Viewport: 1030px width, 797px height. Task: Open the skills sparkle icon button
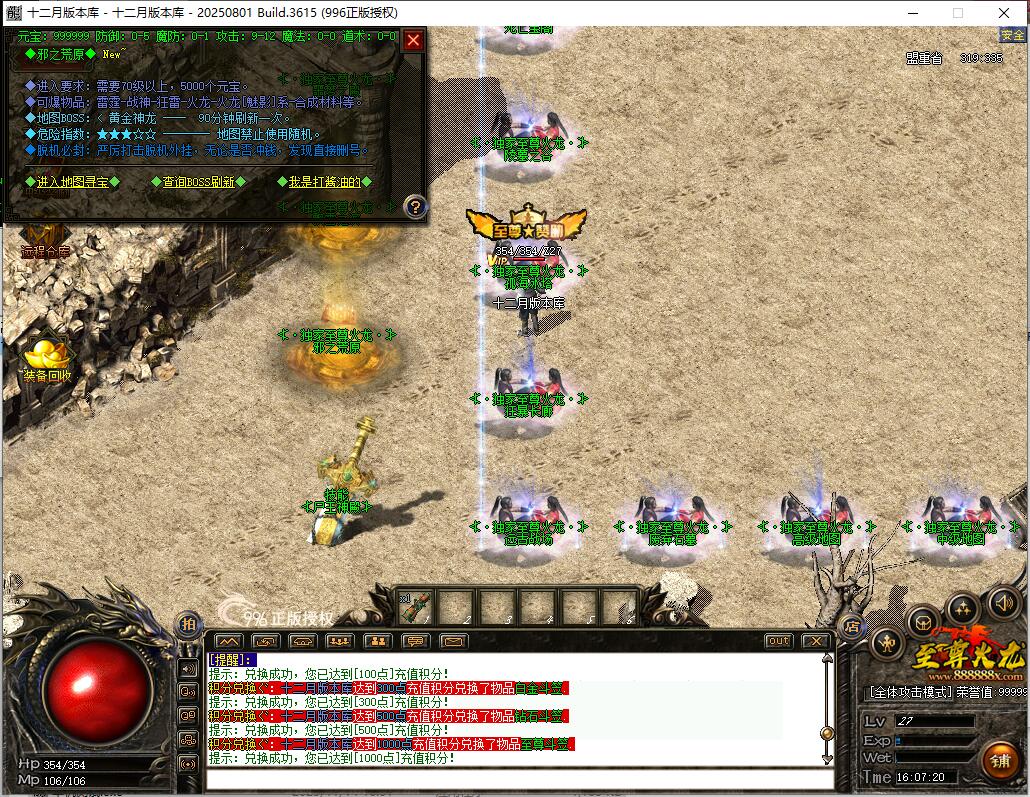964,607
